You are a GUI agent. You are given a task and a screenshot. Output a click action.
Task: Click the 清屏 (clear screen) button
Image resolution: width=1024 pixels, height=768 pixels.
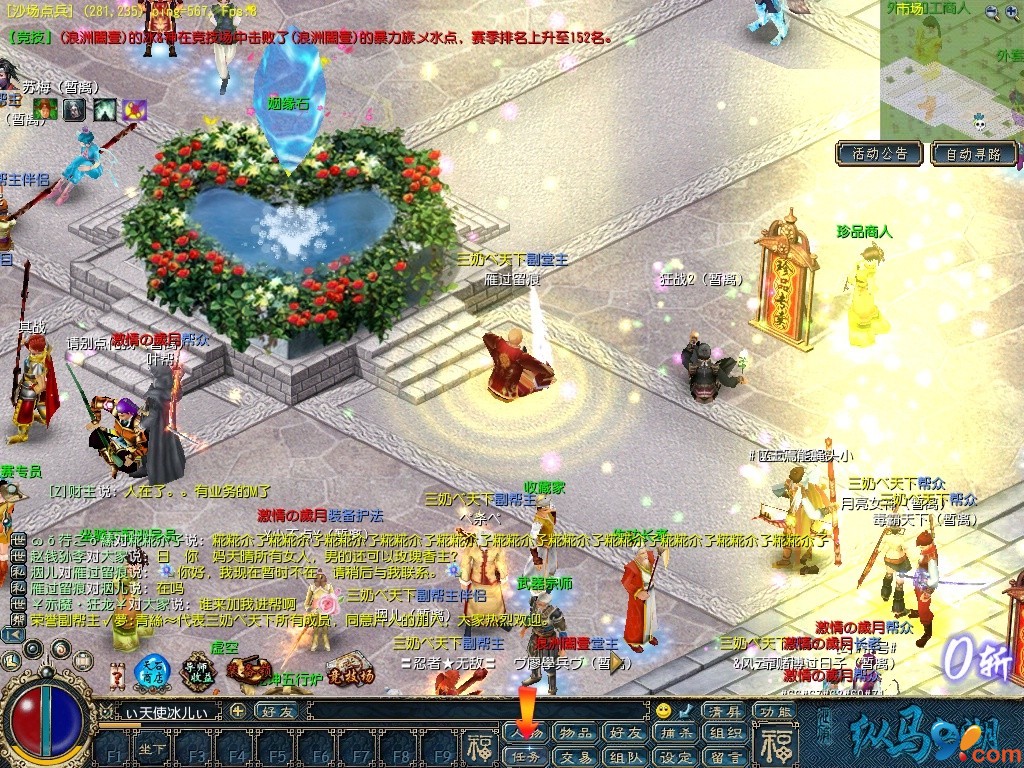click(726, 711)
